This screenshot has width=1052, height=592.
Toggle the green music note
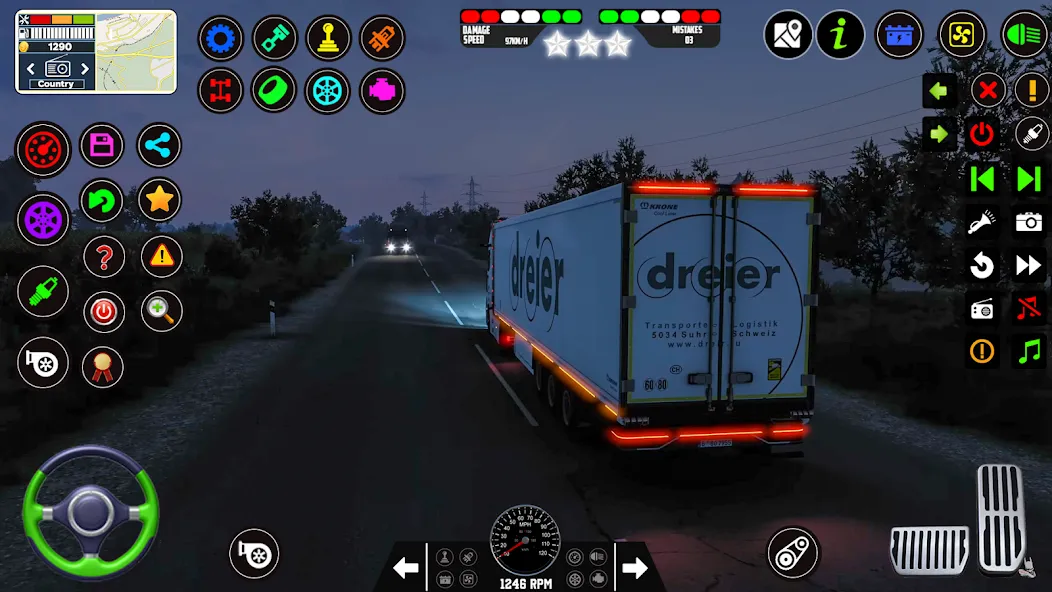[x=1029, y=351]
